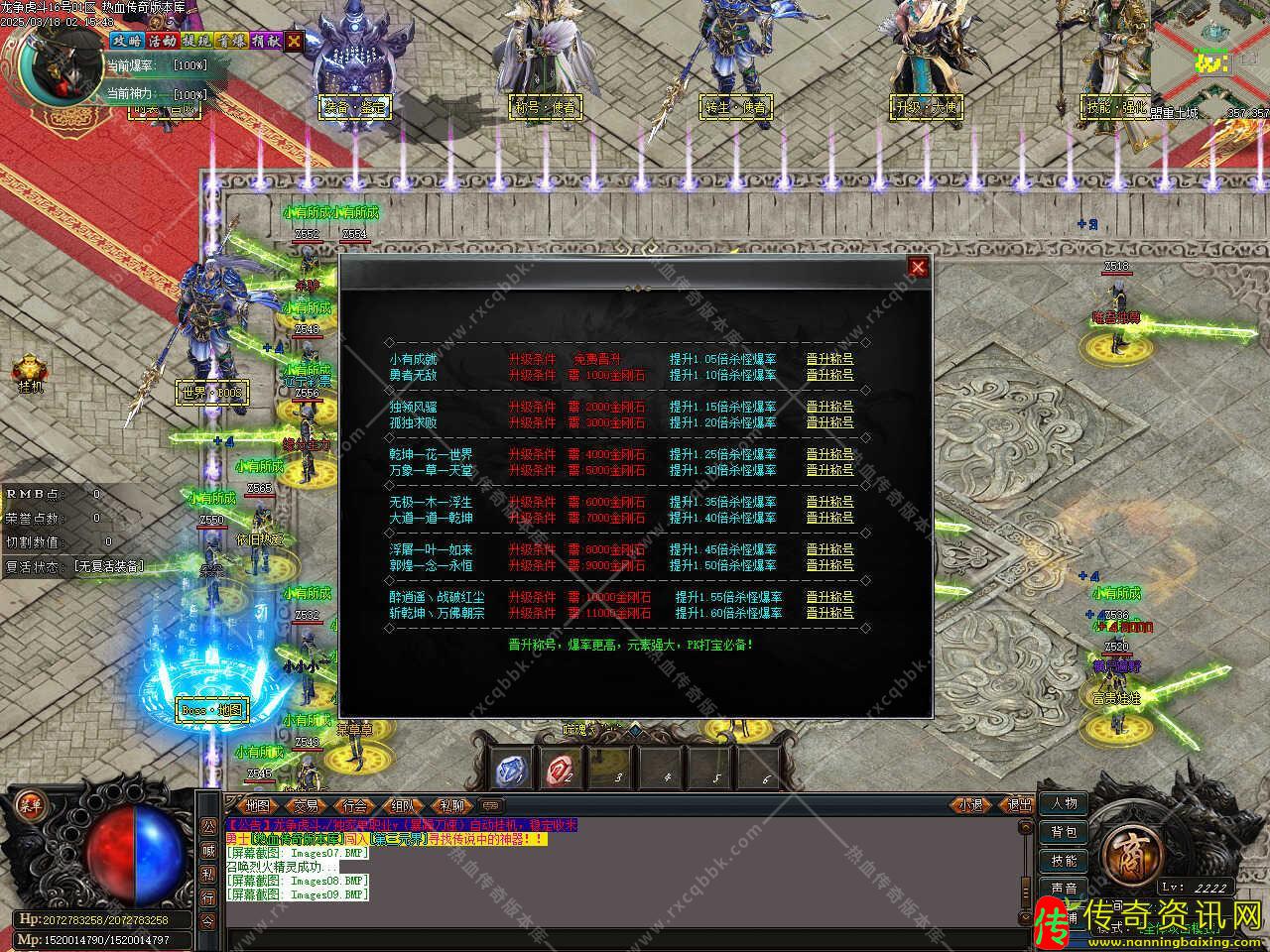Open the 地图 map button

pos(258,805)
